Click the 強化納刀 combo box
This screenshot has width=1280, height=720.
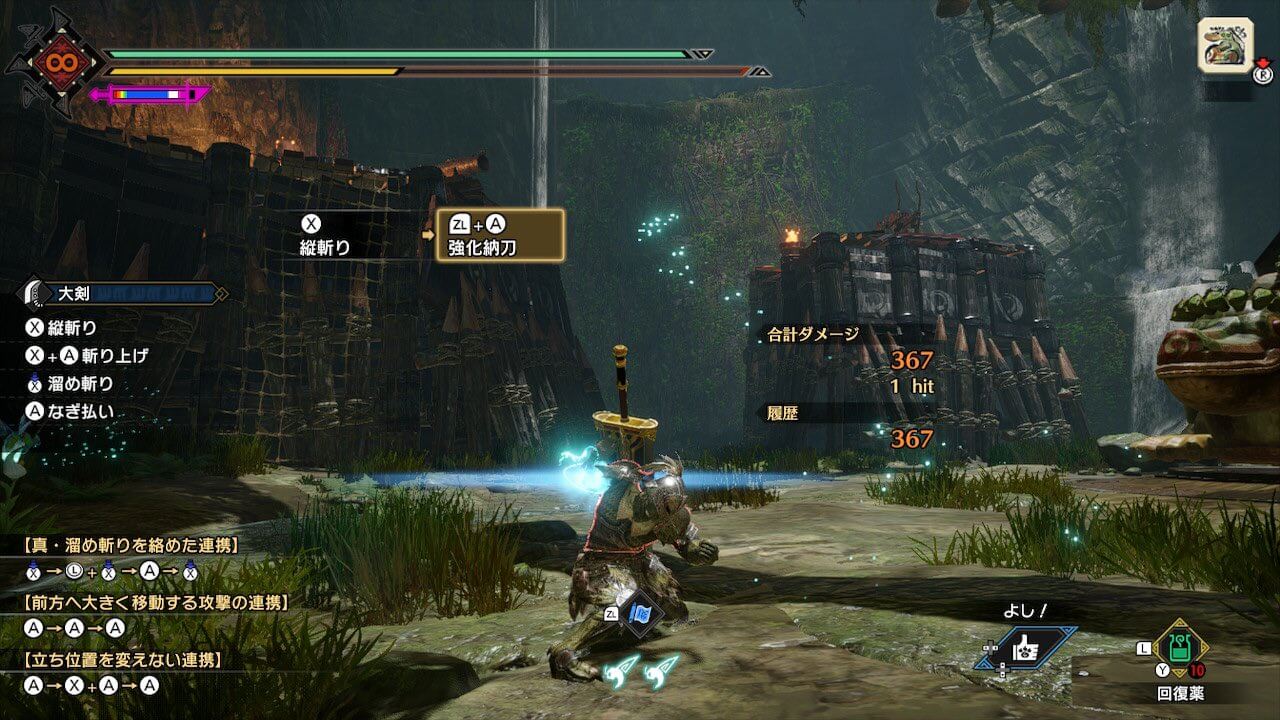point(500,236)
